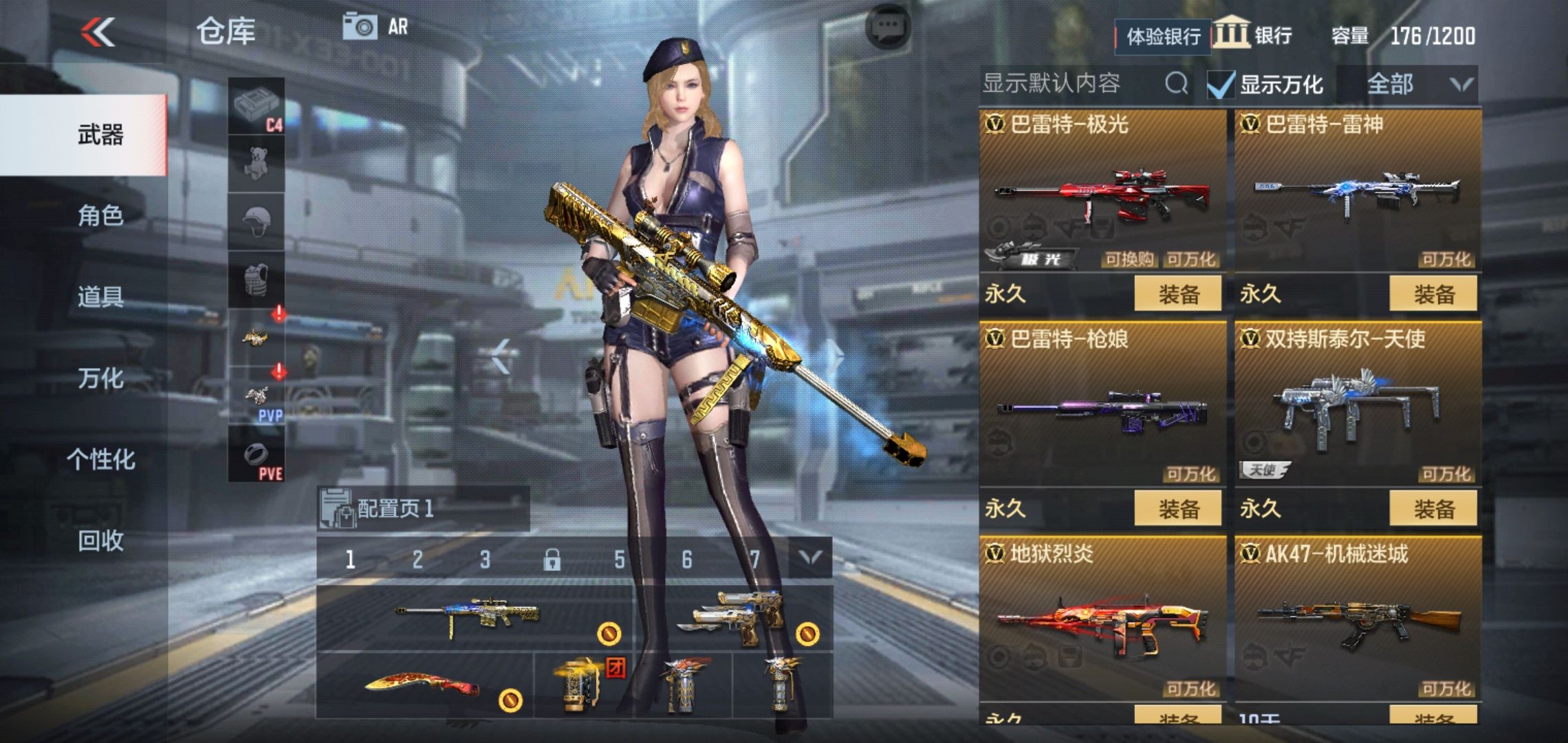
Task: Open the 体验银行 trial bank
Action: tap(1162, 36)
